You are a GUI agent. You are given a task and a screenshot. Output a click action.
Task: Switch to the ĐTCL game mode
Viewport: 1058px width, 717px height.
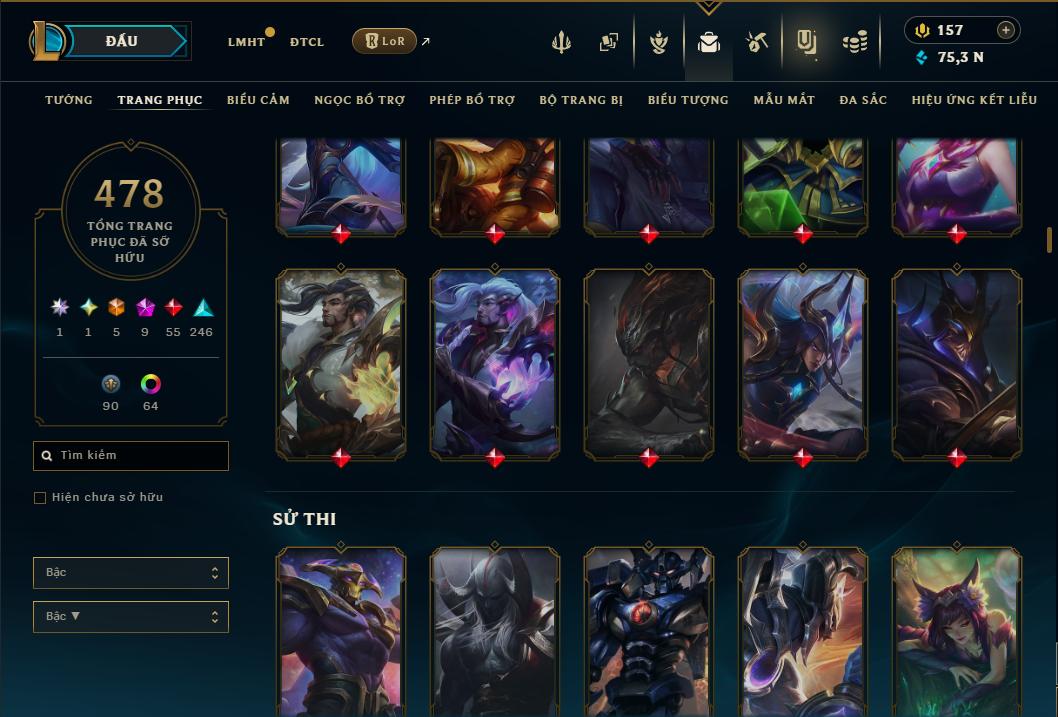click(x=306, y=42)
